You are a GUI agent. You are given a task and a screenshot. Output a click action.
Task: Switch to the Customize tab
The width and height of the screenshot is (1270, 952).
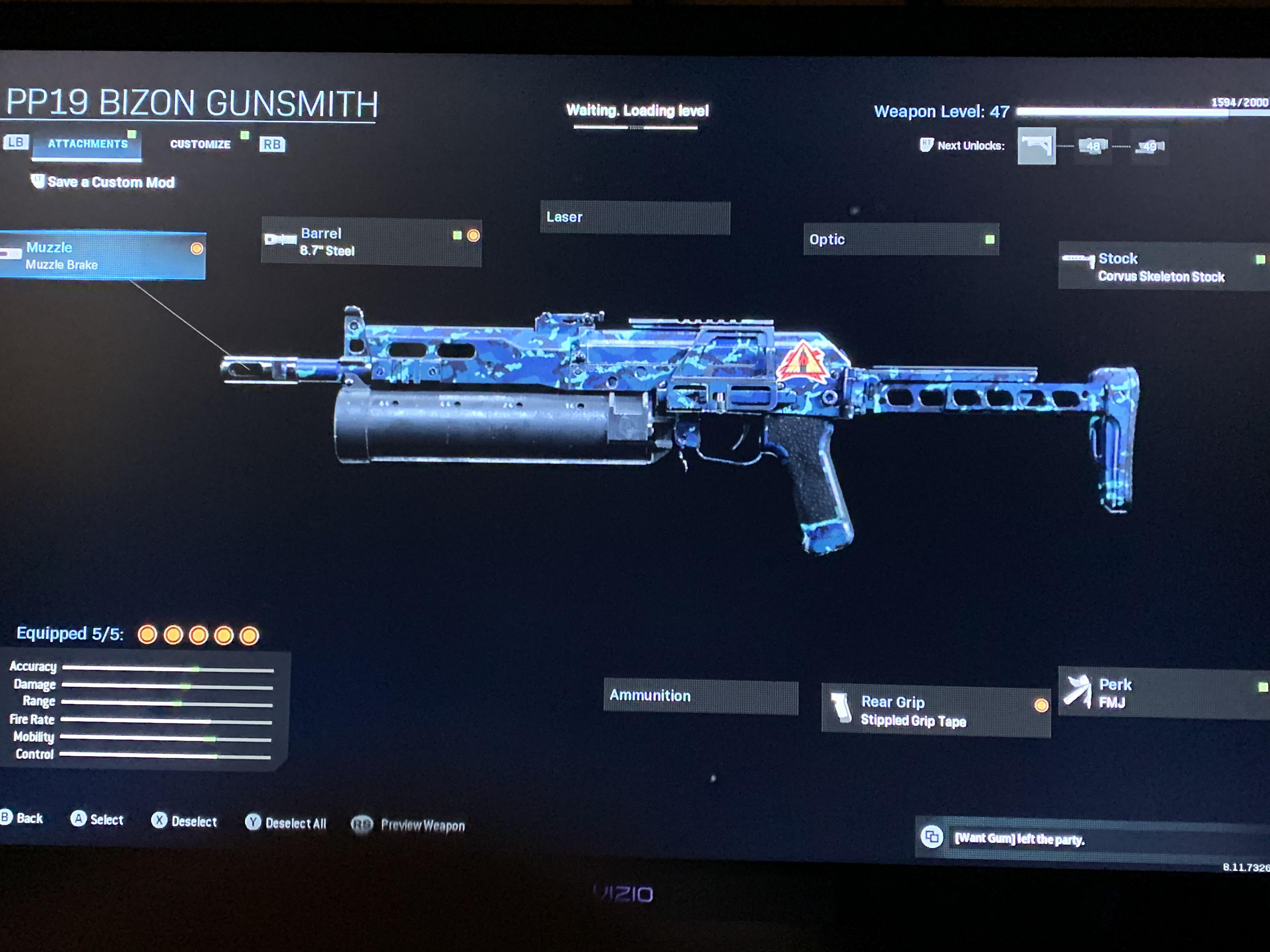click(x=200, y=144)
